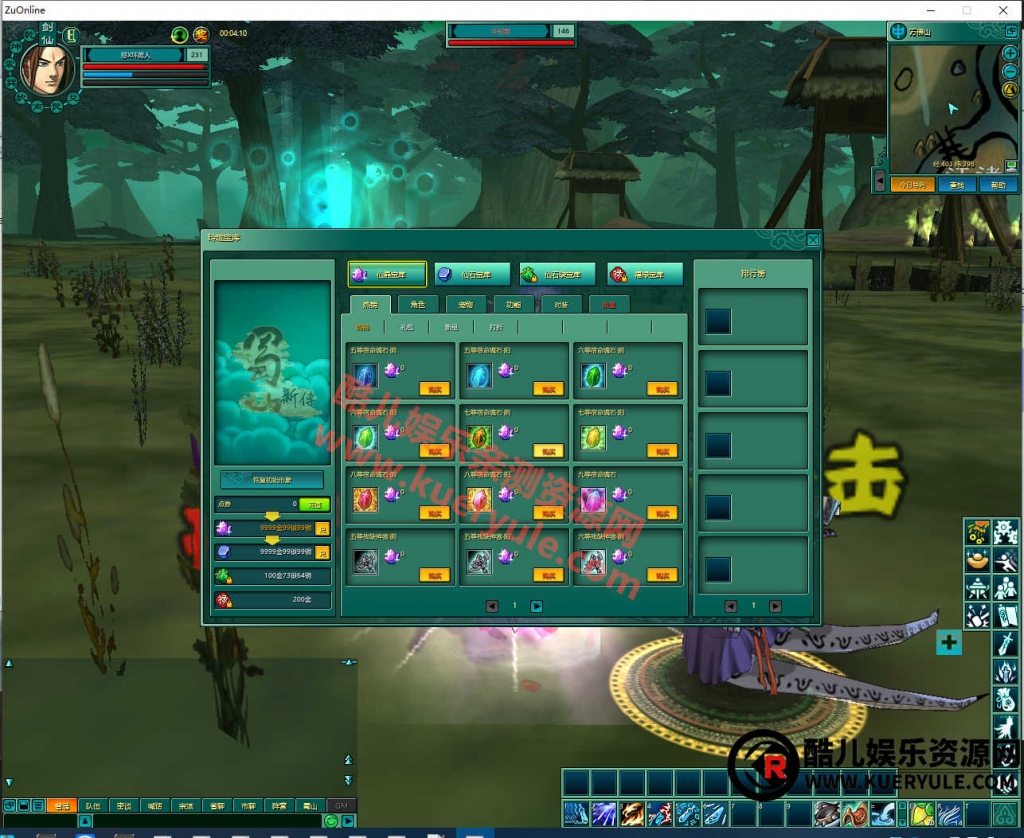The height and width of the screenshot is (838, 1024).
Task: Open the 今日导购 button under minimap
Action: (911, 185)
